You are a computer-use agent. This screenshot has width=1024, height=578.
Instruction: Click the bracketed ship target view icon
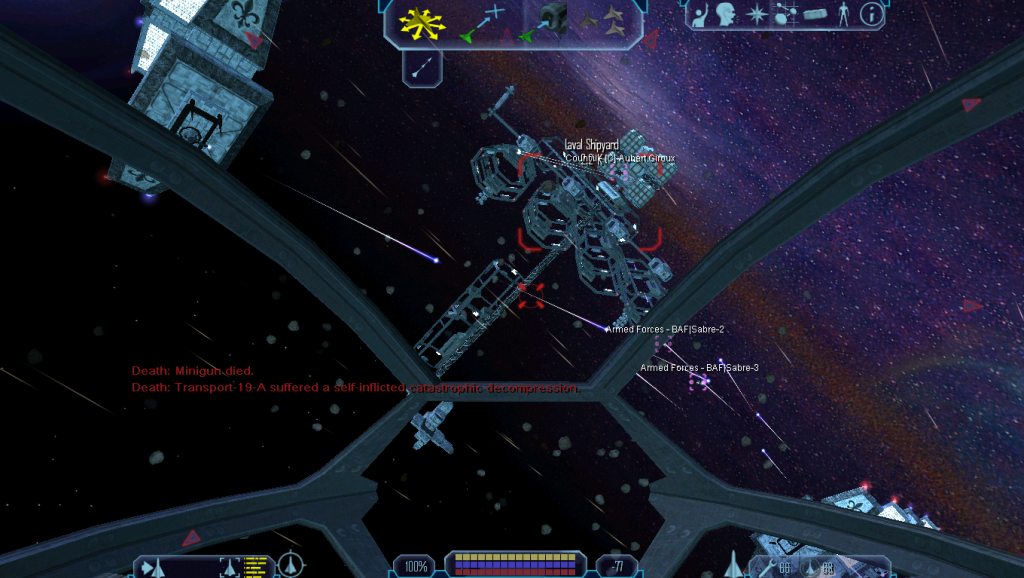point(230,567)
